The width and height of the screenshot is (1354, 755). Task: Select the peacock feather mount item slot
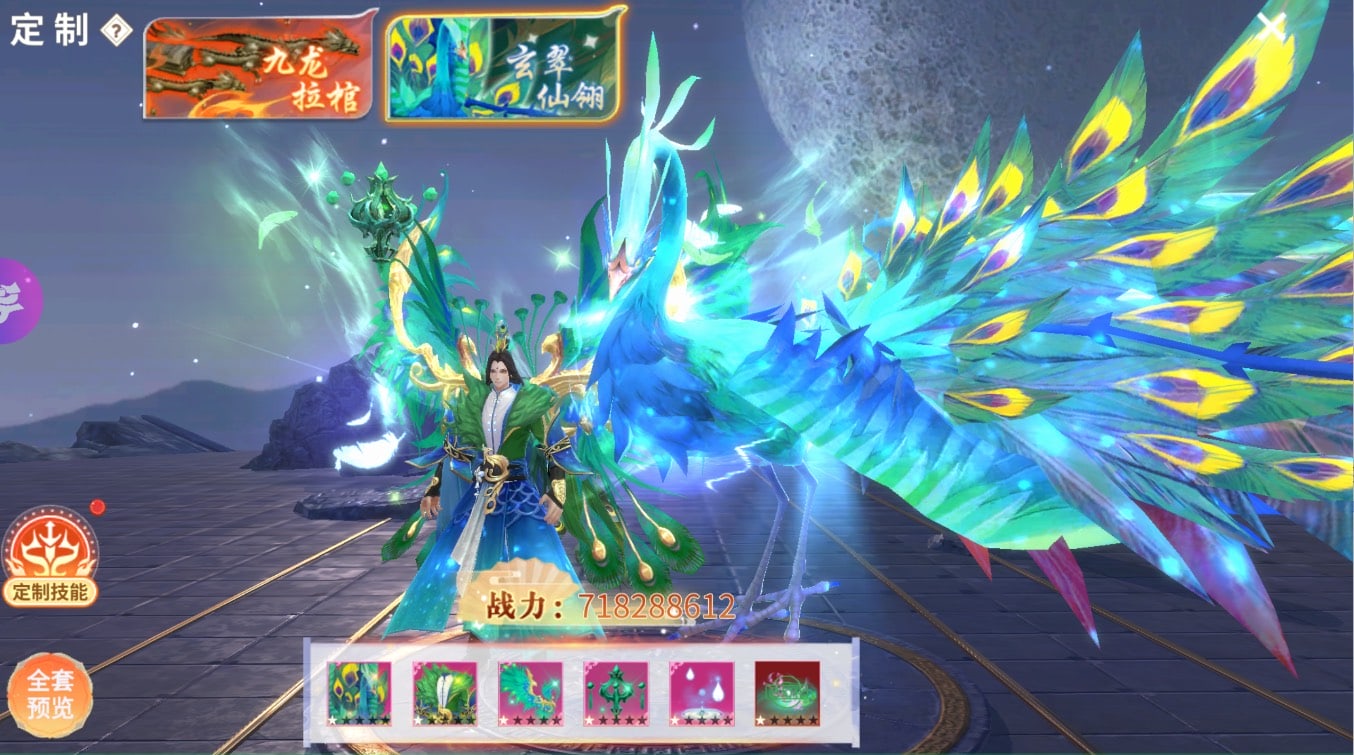[359, 692]
